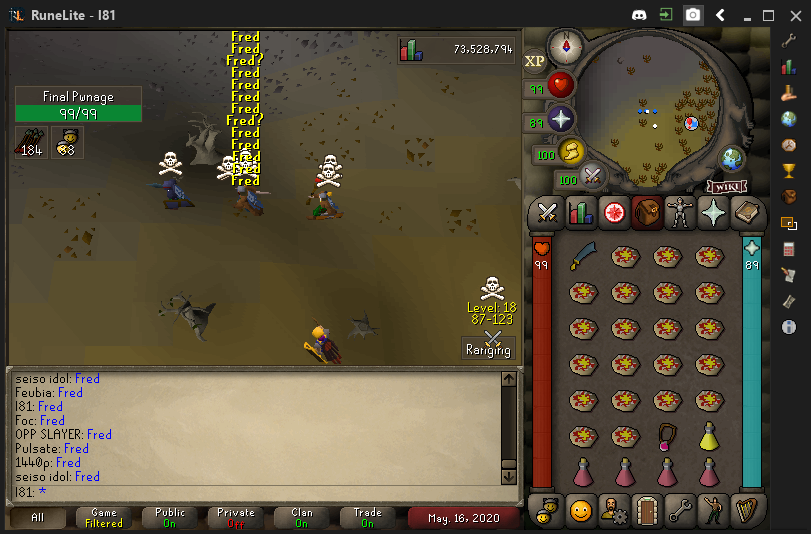This screenshot has width=811, height=534.
Task: Switch to the Skills tab
Action: [x=580, y=212]
